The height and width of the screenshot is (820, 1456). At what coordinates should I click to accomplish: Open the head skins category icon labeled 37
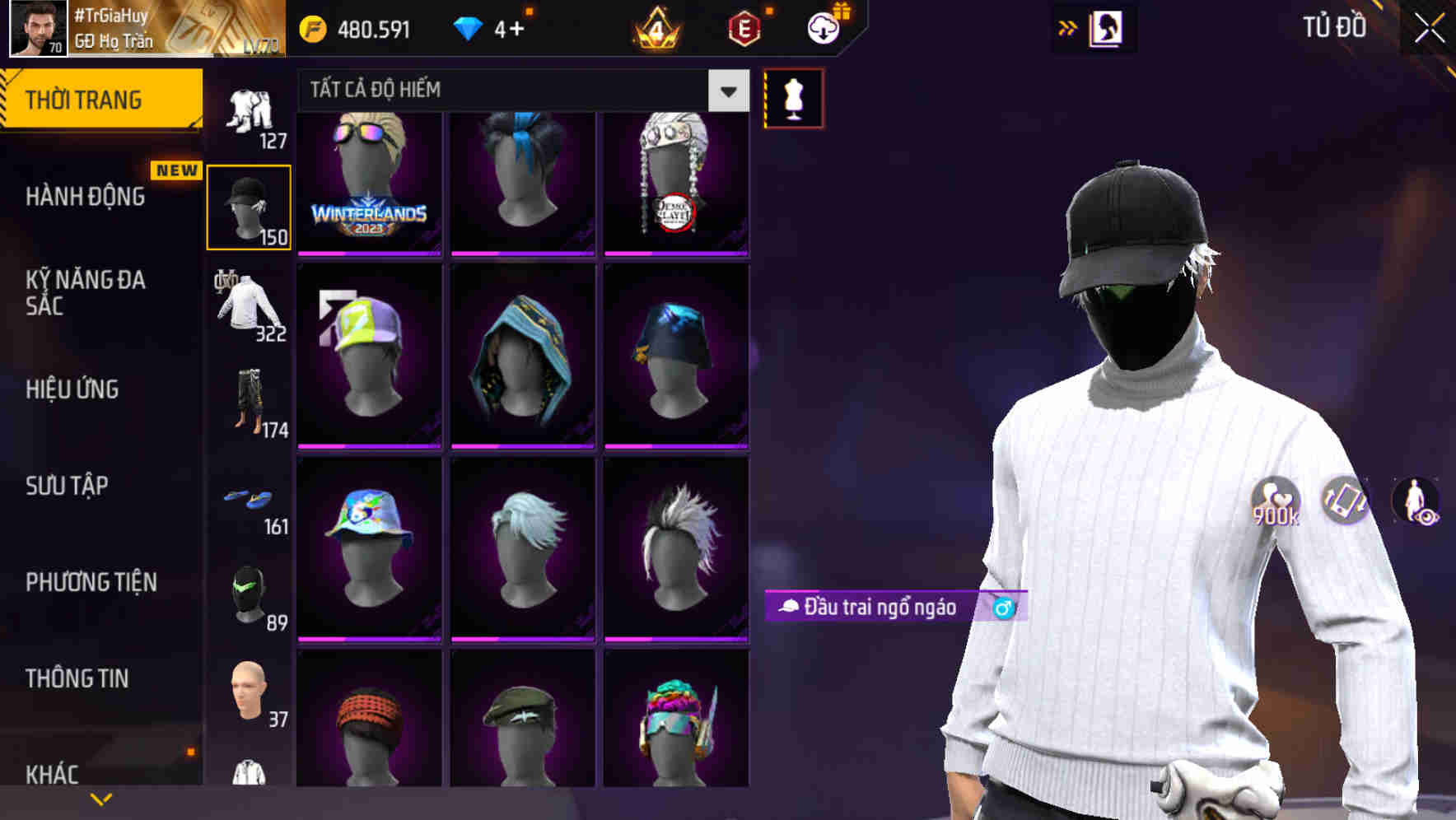247,692
